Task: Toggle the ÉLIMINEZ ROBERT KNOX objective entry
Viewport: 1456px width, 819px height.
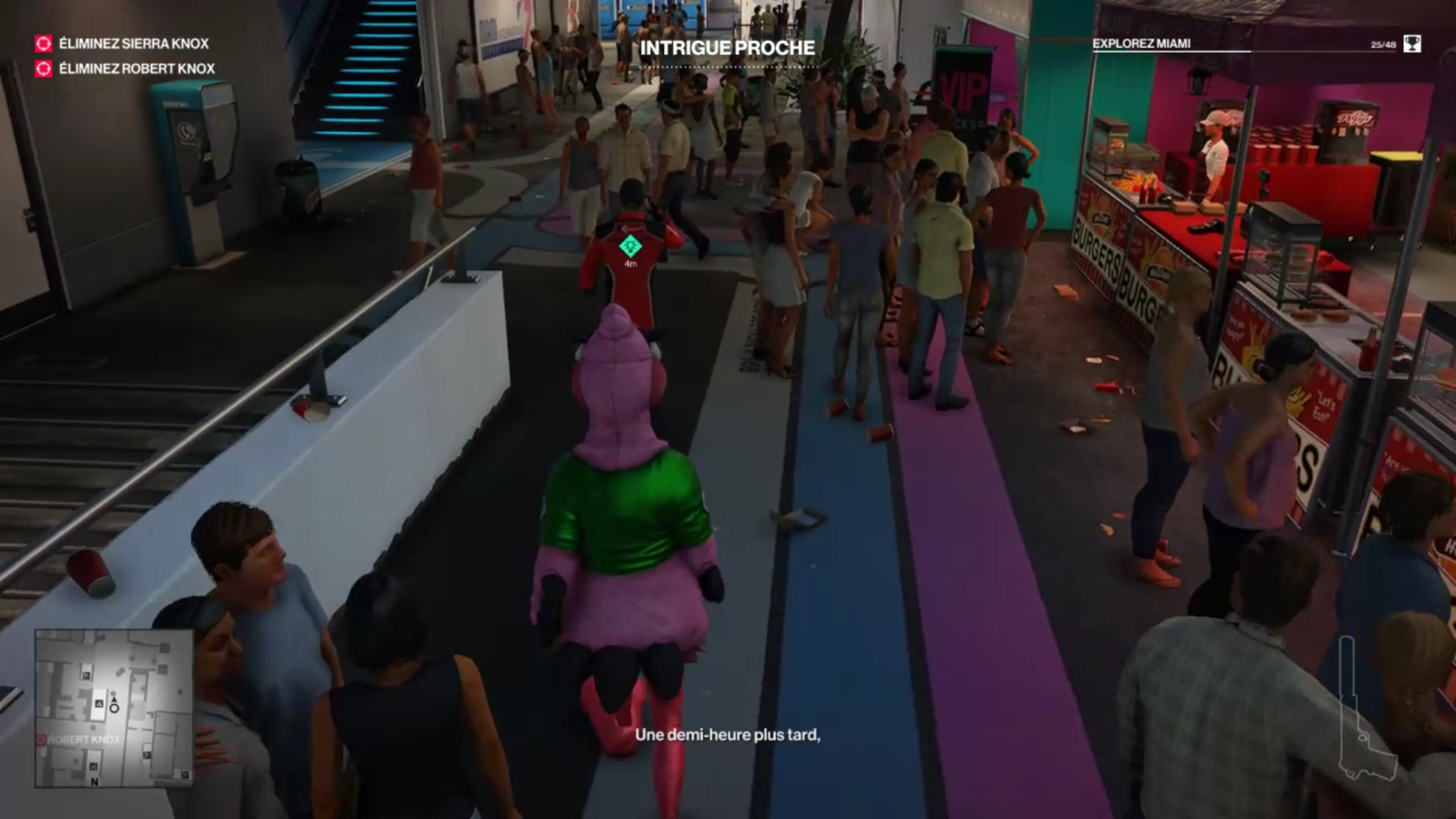Action: pyautogui.click(x=135, y=69)
